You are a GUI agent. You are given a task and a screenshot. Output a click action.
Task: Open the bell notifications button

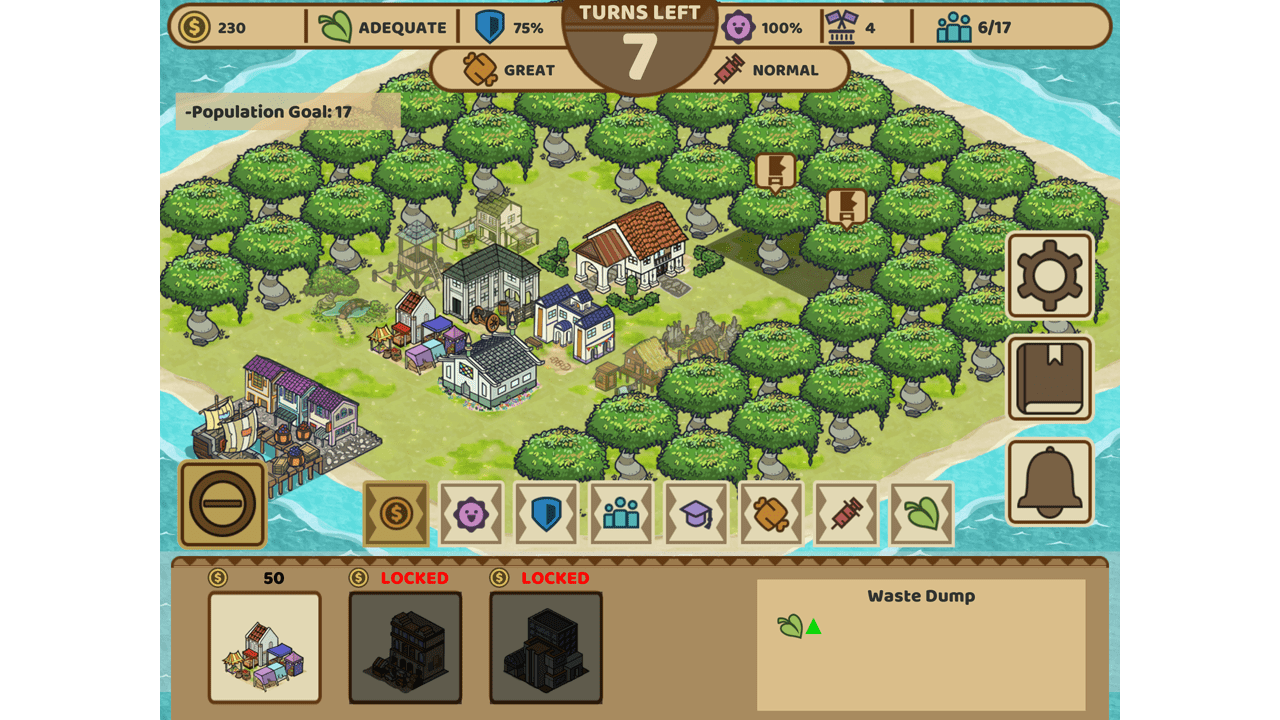point(1049,482)
